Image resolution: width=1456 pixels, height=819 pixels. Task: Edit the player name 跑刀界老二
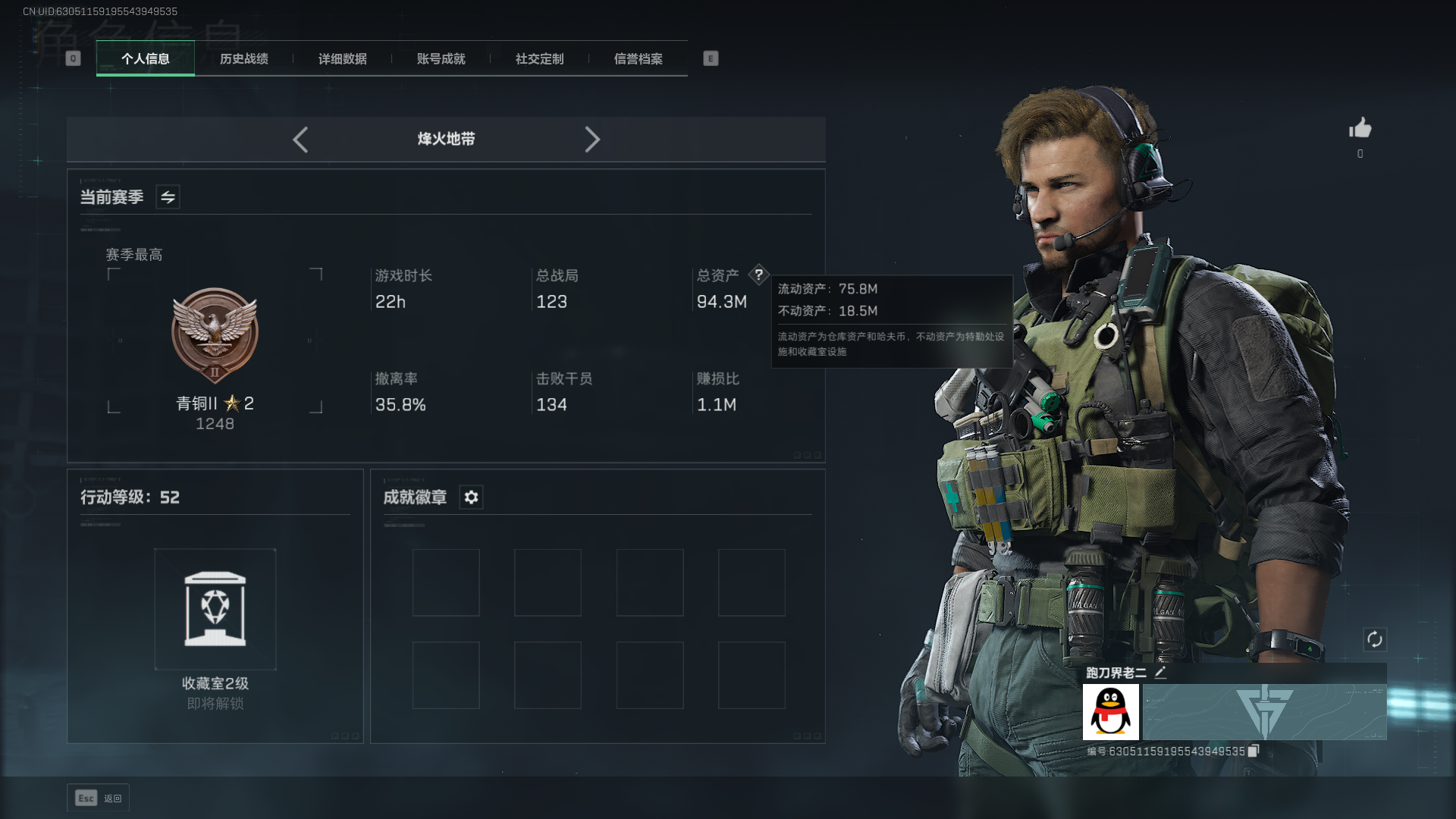coord(1160,673)
